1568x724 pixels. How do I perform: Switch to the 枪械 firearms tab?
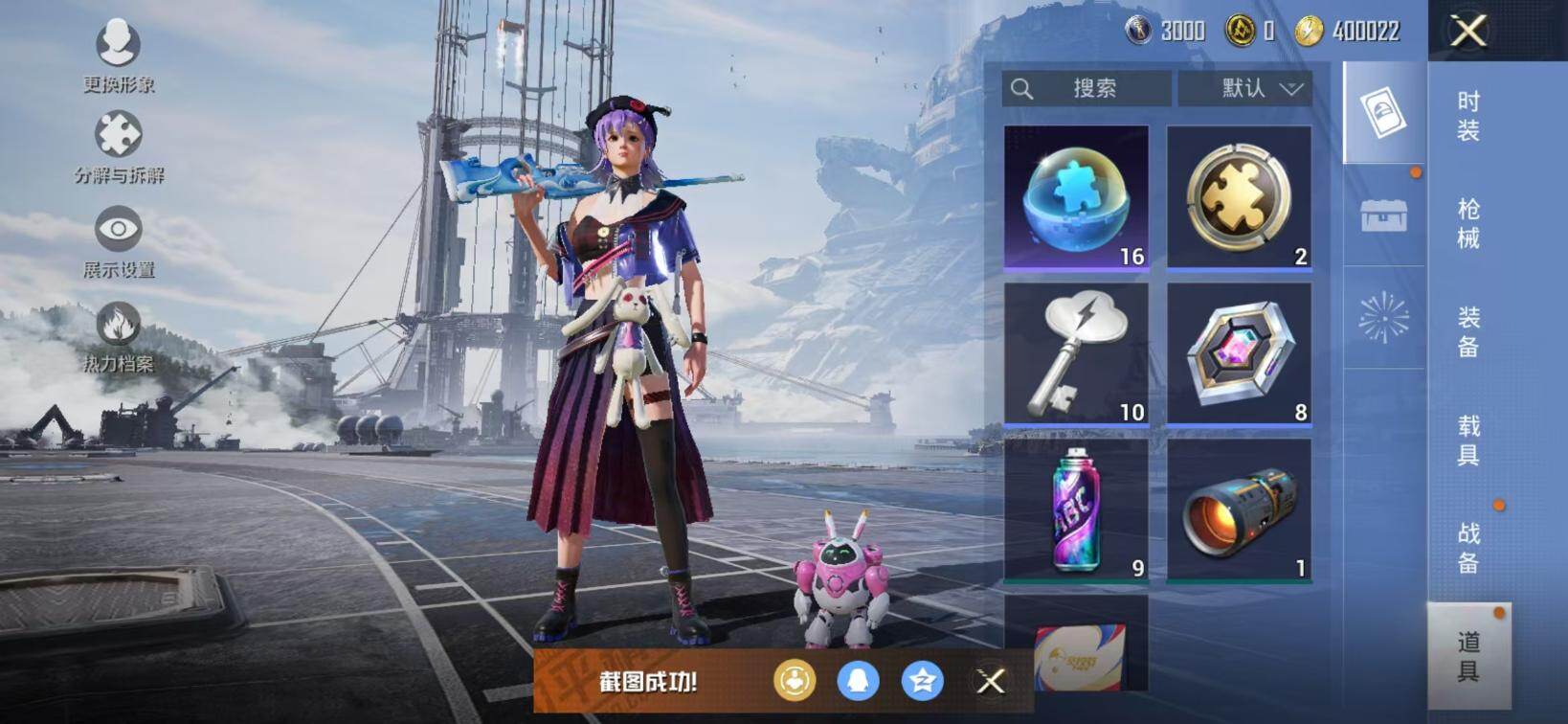tap(1468, 223)
